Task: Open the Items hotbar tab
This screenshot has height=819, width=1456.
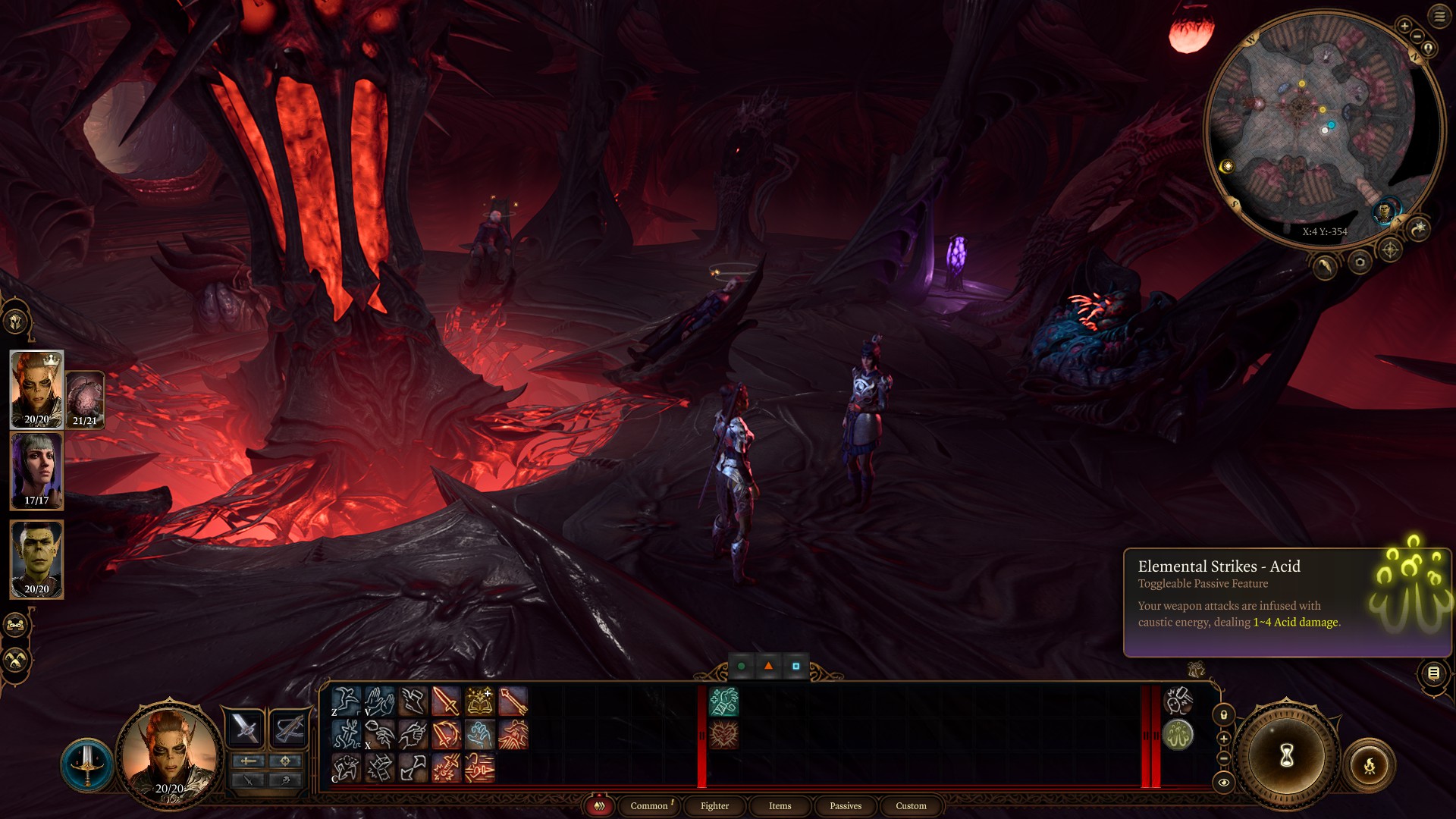Action: (x=780, y=805)
